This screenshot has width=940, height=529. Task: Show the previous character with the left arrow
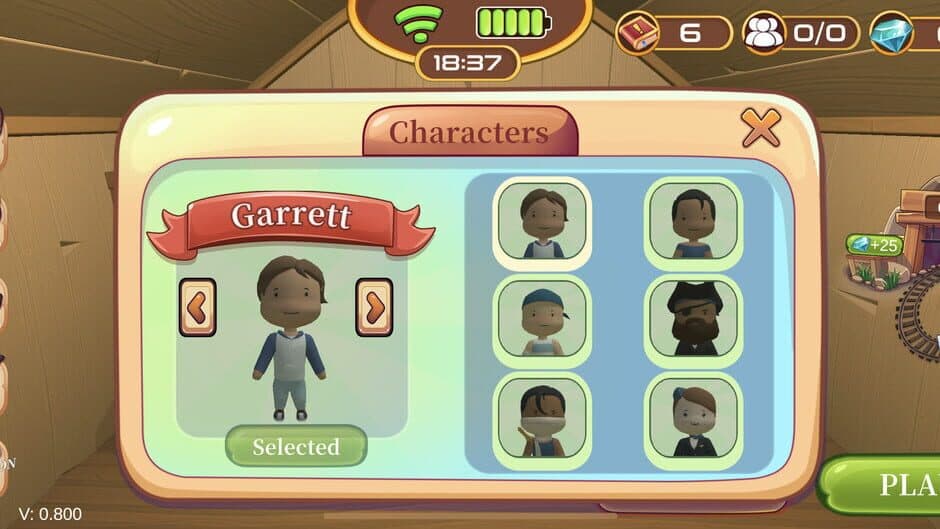coord(197,307)
